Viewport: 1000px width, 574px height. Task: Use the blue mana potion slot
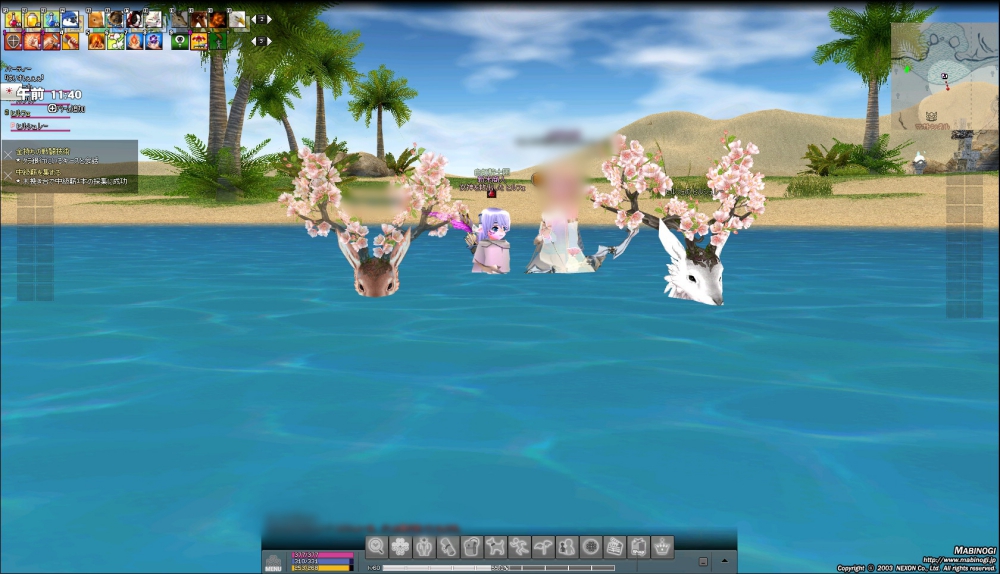51,19
